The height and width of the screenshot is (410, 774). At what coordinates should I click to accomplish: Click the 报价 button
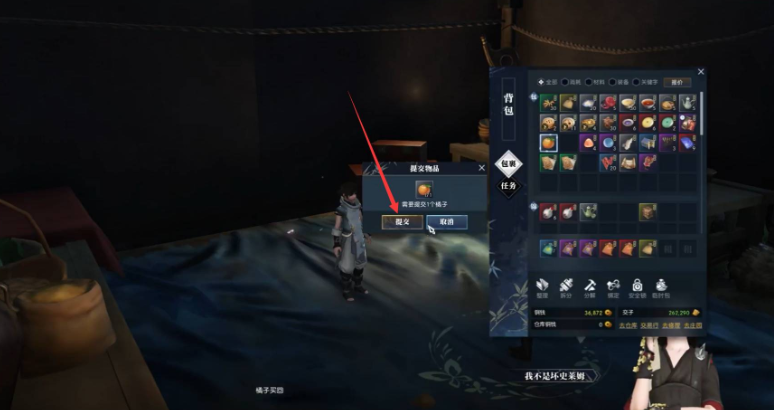click(x=679, y=82)
